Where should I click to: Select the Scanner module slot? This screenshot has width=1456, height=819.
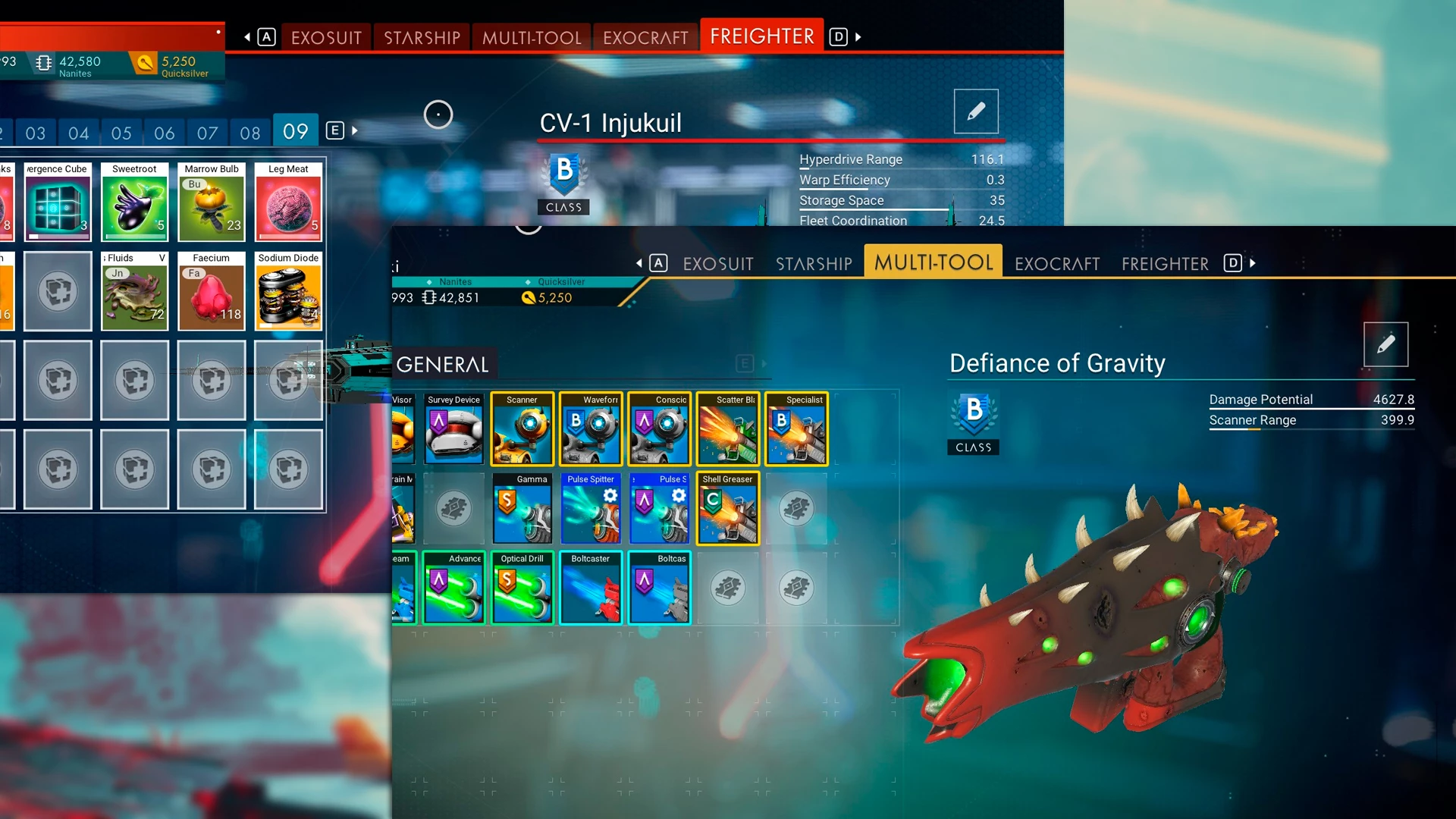522,428
